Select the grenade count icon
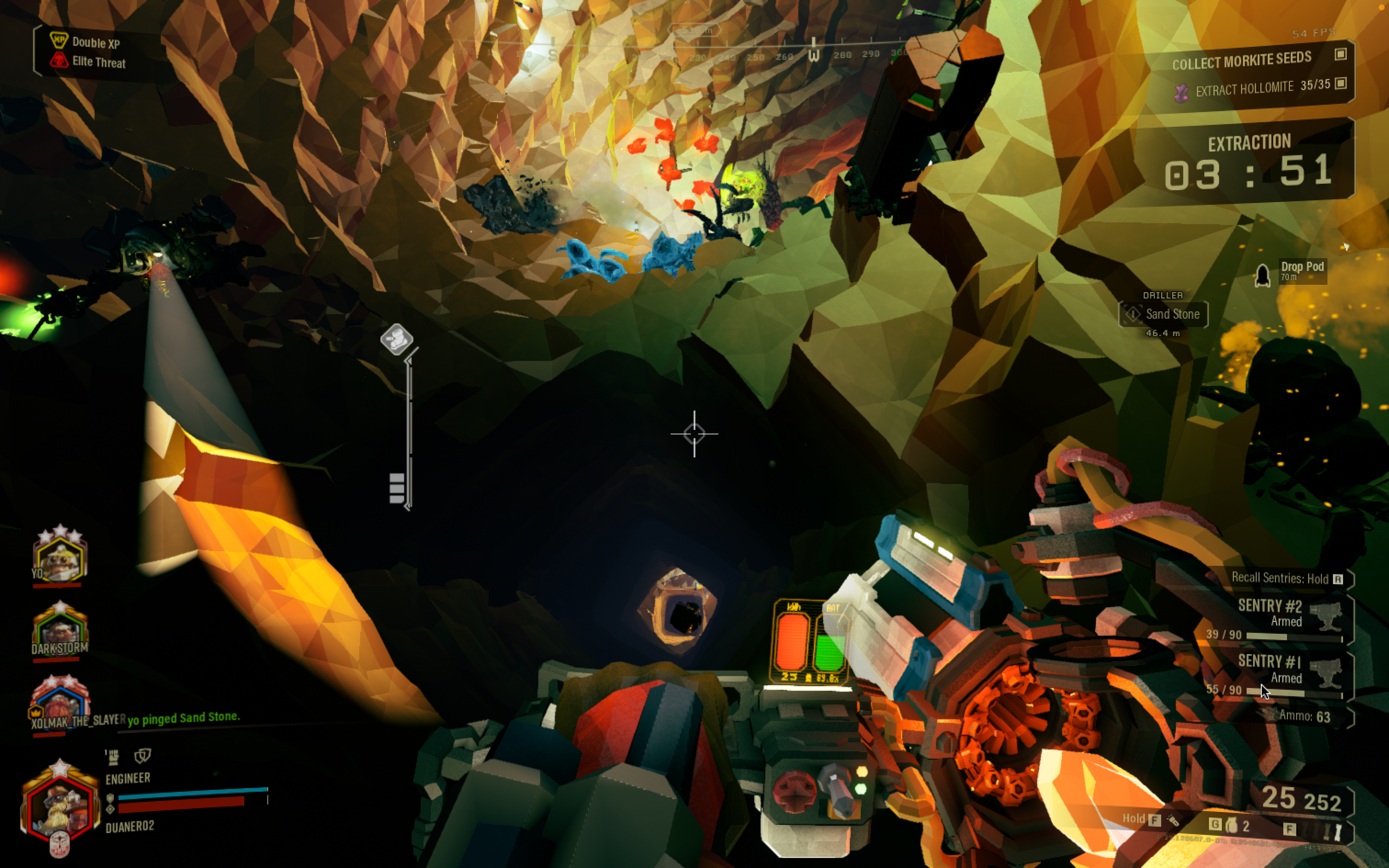 pos(1231,826)
